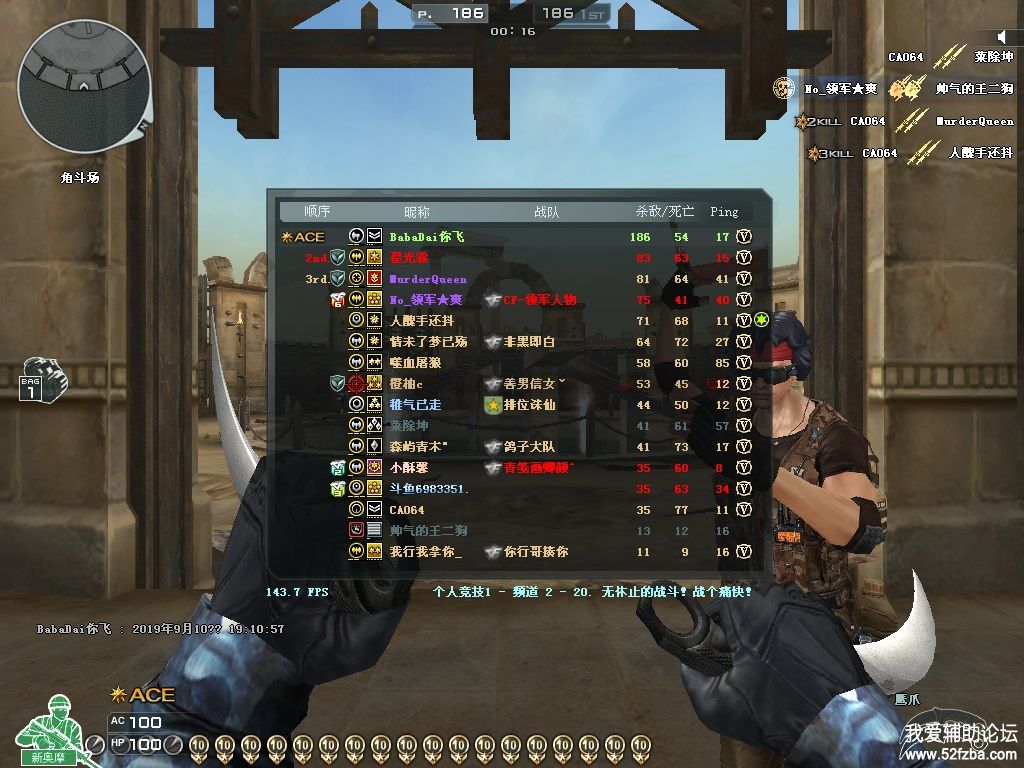Select BabaDai你飞 row in scoreboard
The width and height of the screenshot is (1024, 768).
[427, 237]
